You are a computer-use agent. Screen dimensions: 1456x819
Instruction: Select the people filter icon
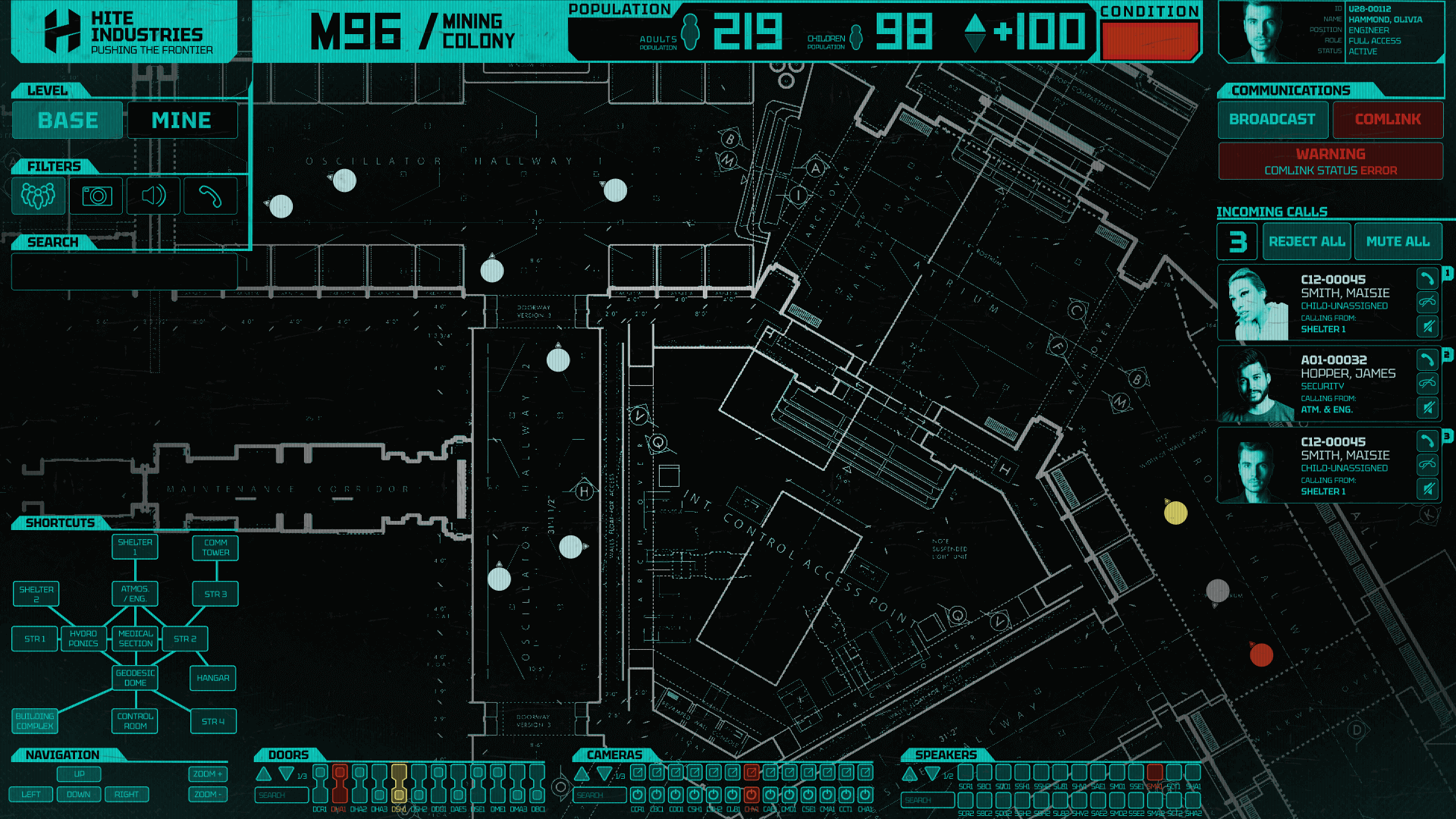(38, 196)
